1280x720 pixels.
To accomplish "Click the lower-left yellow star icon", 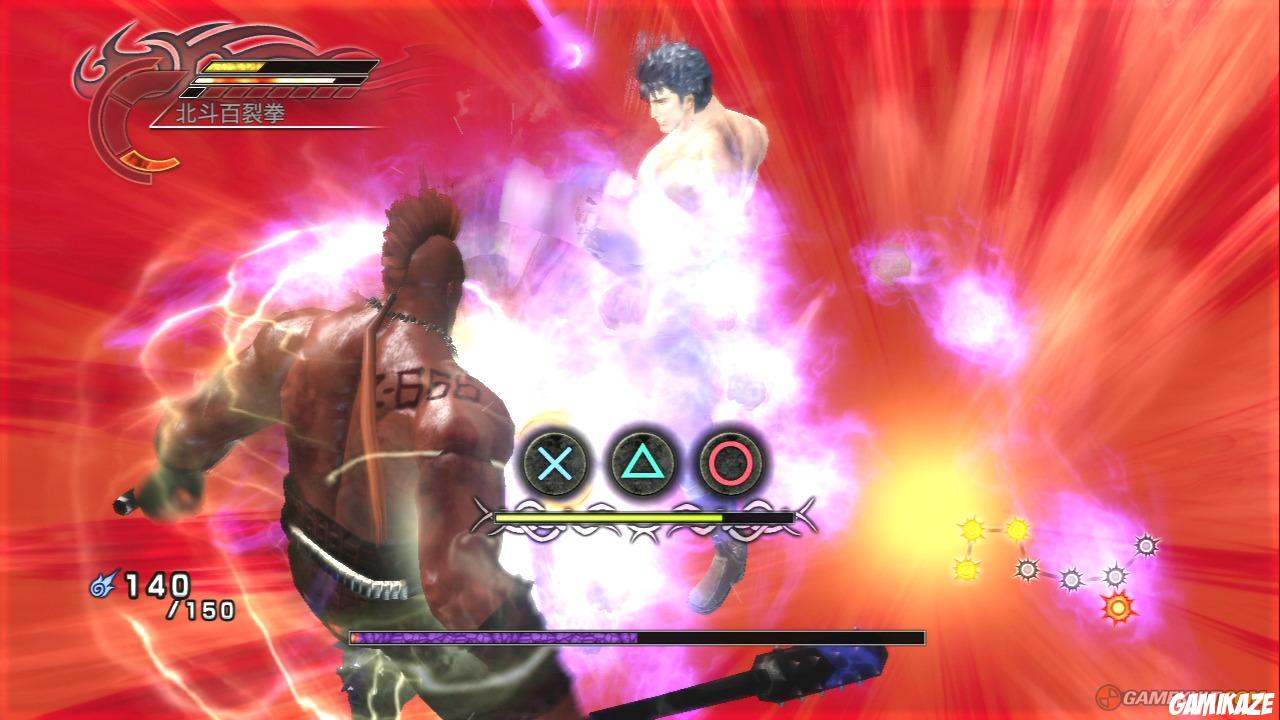I will pos(966,571).
